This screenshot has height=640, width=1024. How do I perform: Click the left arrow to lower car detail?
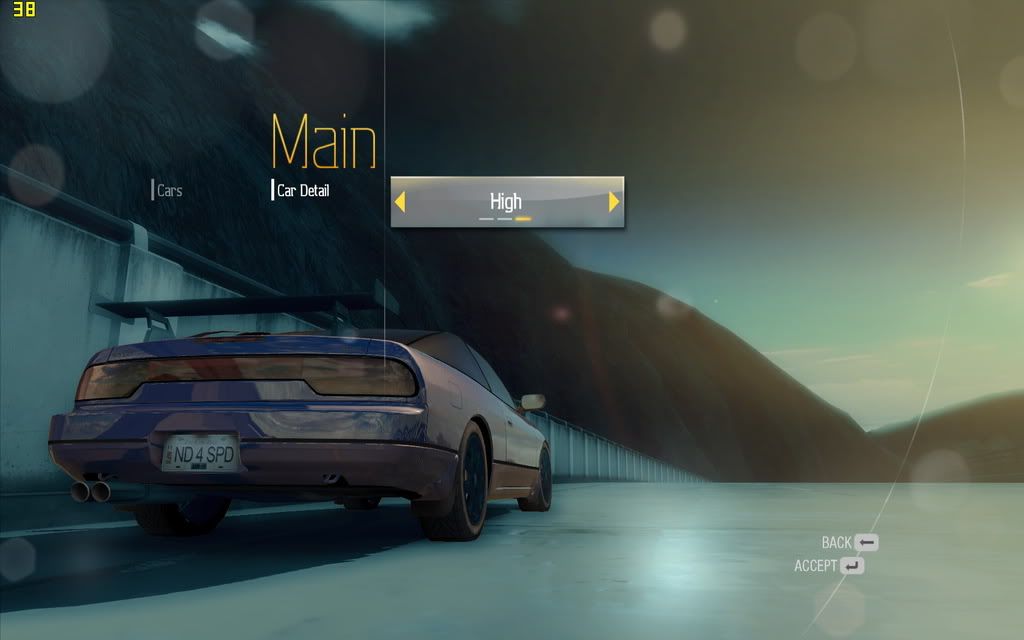(400, 202)
